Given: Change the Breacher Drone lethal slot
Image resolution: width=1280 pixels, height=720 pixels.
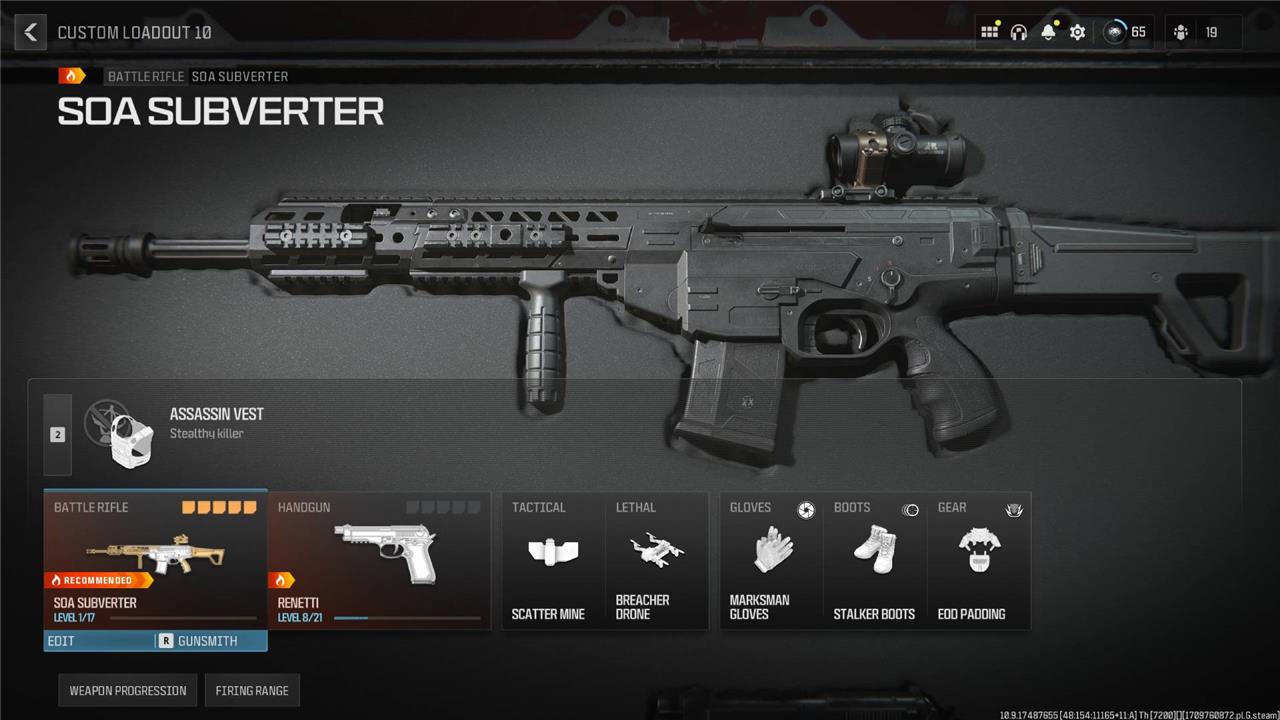Looking at the screenshot, I should [656, 561].
